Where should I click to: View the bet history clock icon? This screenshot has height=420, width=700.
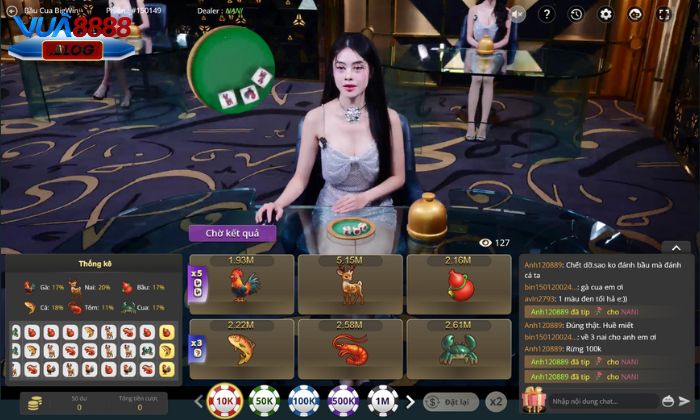(x=576, y=14)
